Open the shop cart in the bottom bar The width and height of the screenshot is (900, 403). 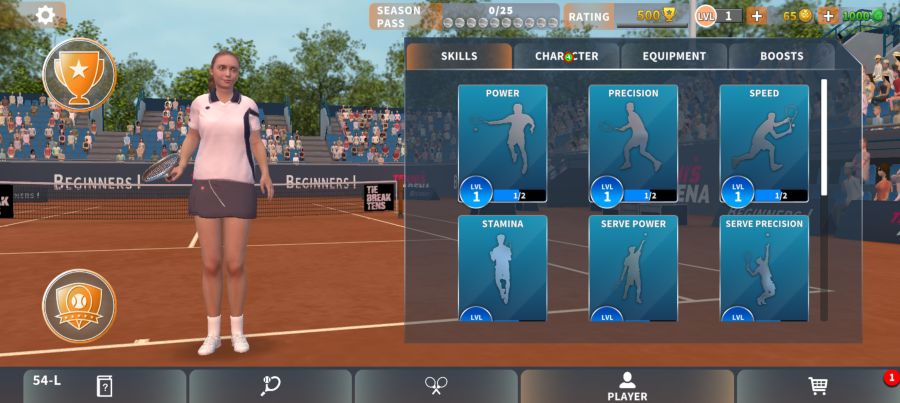point(817,386)
